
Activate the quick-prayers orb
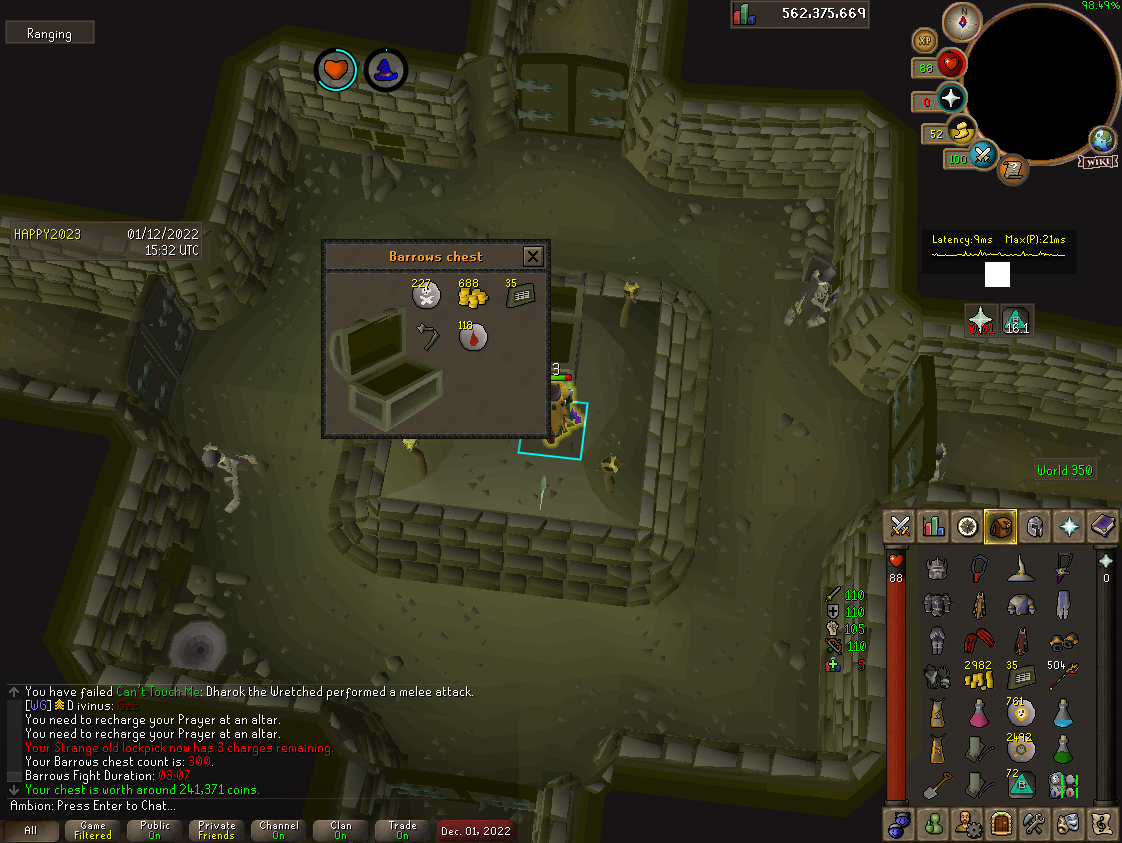(951, 98)
